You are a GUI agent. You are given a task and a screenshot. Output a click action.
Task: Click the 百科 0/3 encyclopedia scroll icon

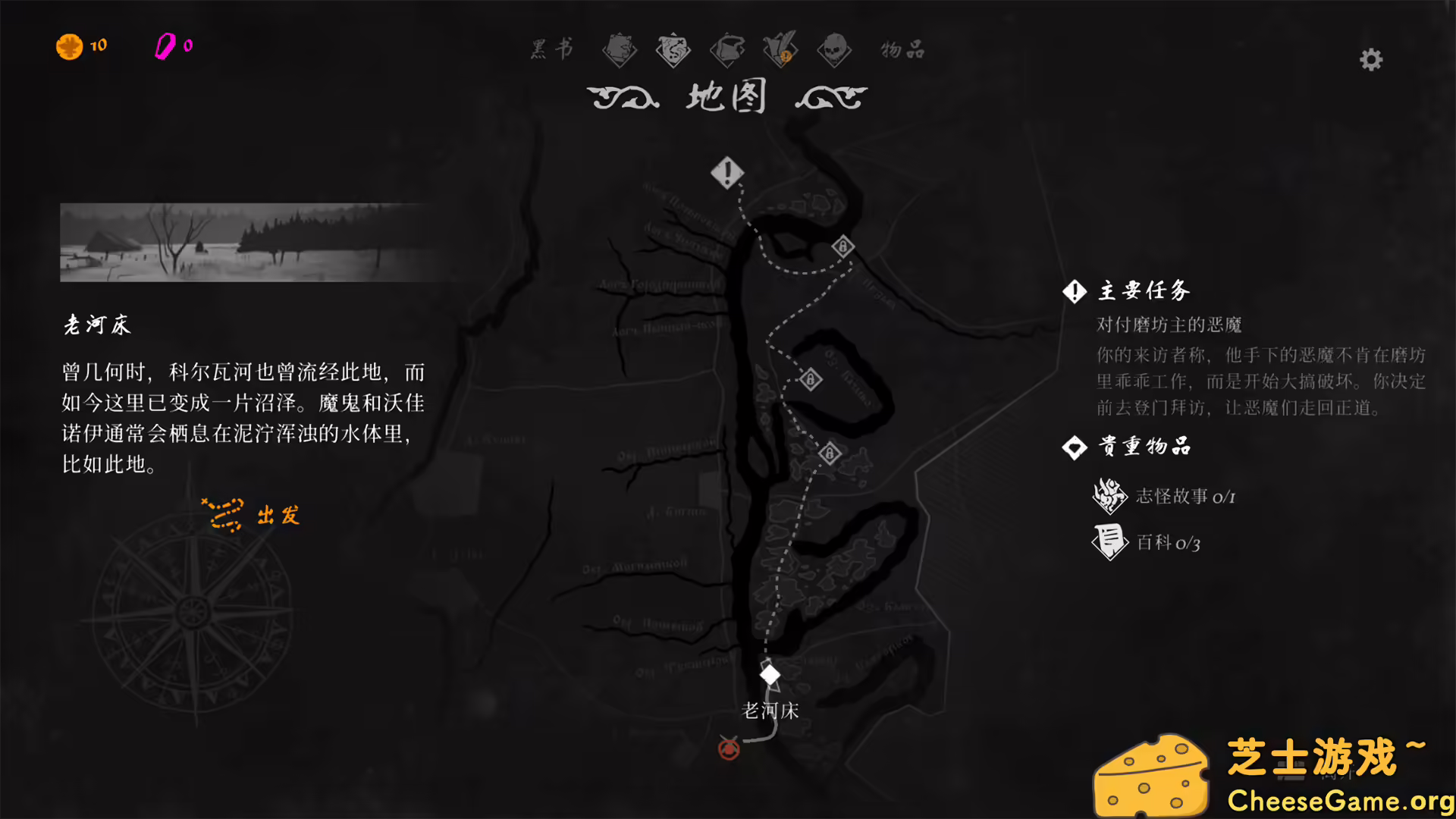click(x=1109, y=543)
